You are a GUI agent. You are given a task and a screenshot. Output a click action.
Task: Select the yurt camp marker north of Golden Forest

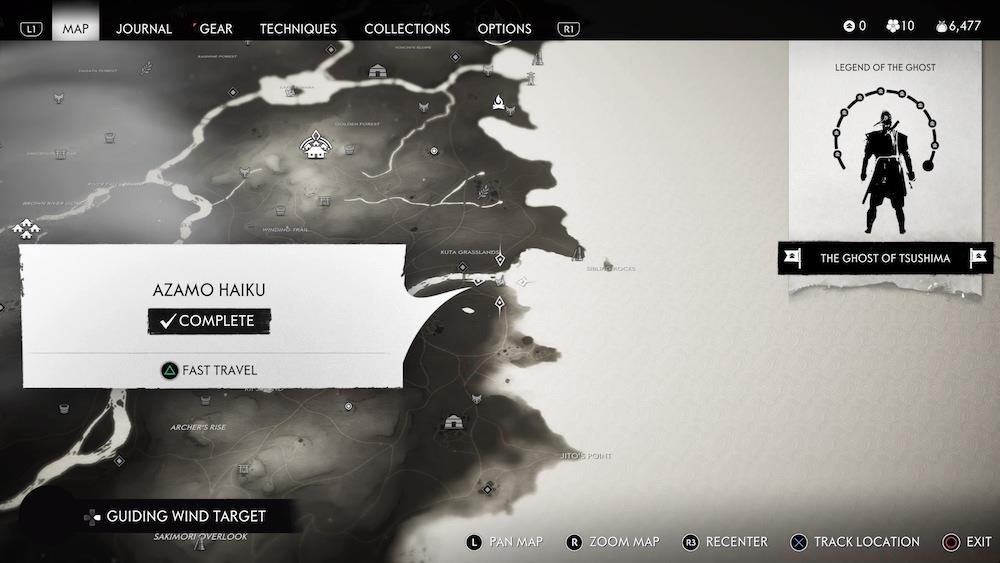tap(377, 71)
